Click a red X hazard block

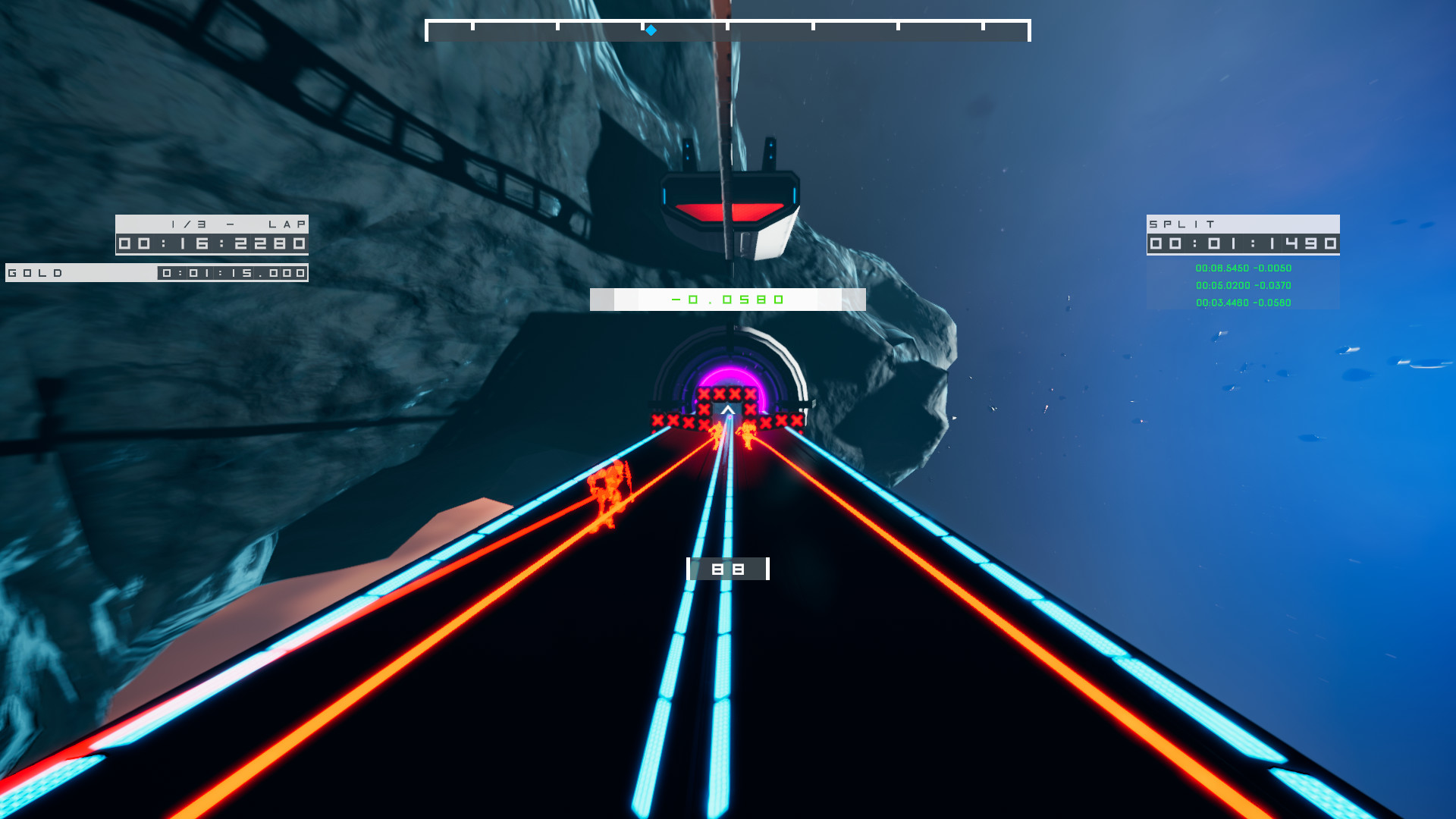pos(704,394)
